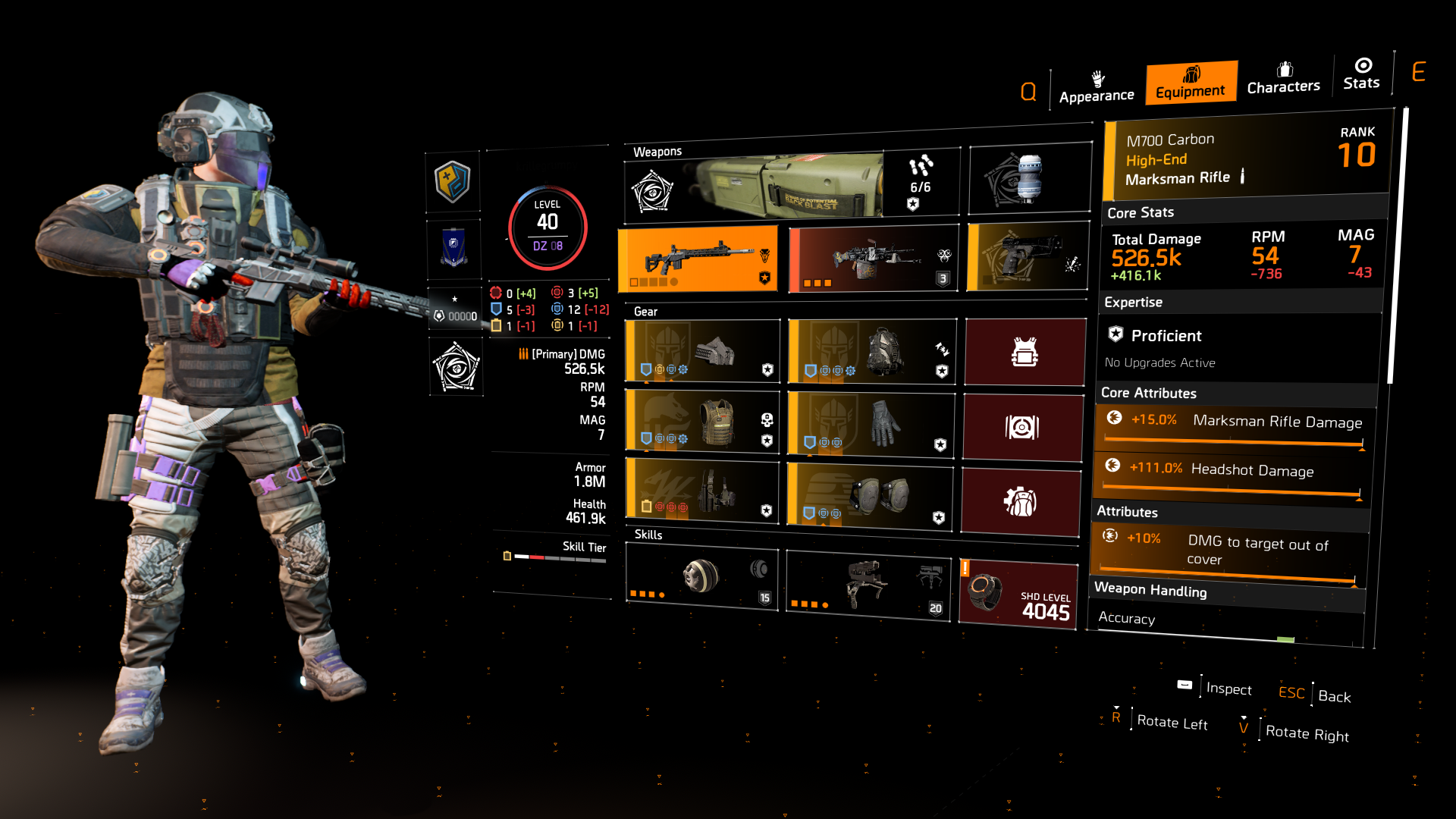Click the Inspect button

pos(1228,689)
